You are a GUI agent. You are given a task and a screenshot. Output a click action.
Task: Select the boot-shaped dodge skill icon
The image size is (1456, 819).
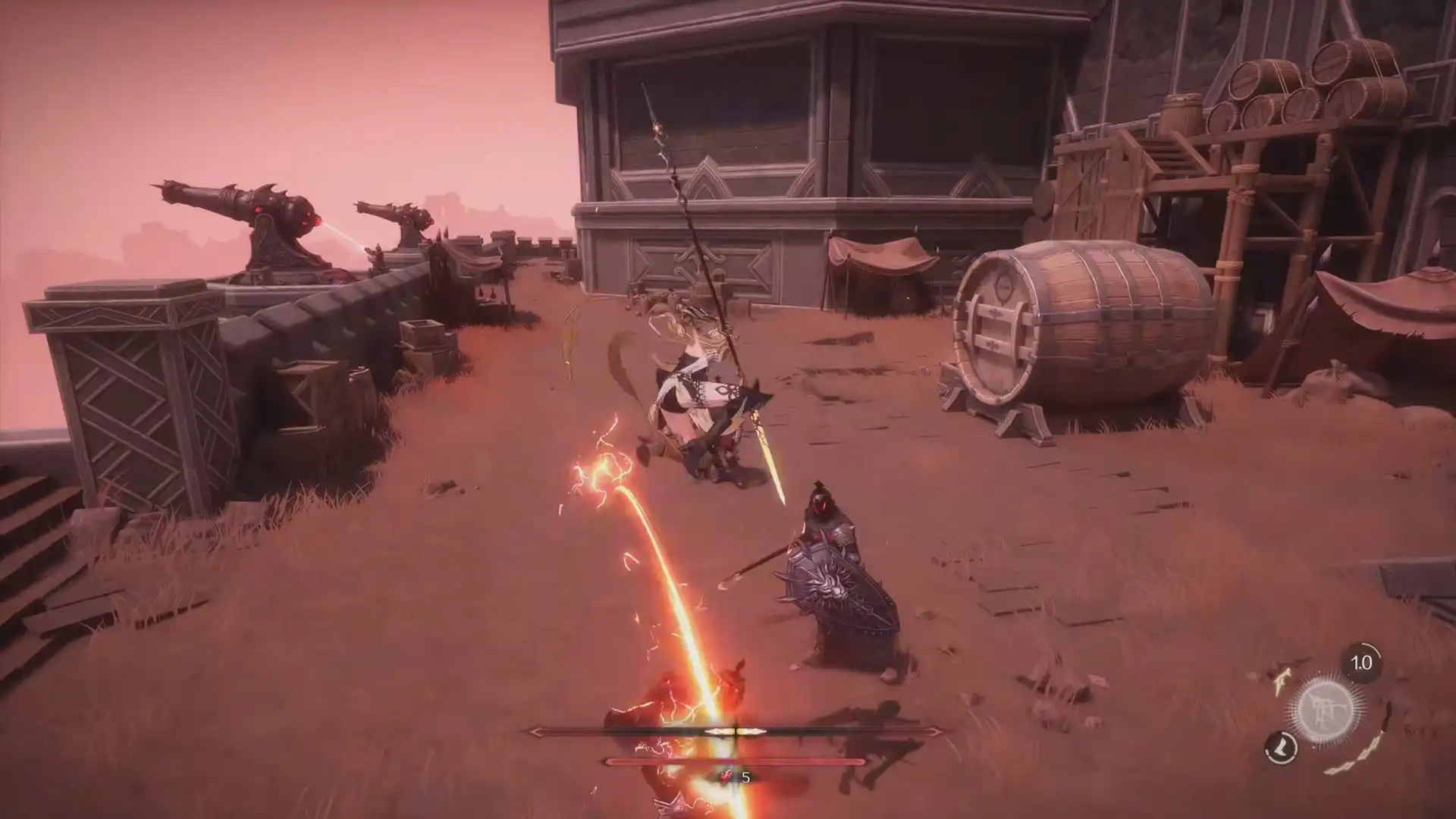1281,748
